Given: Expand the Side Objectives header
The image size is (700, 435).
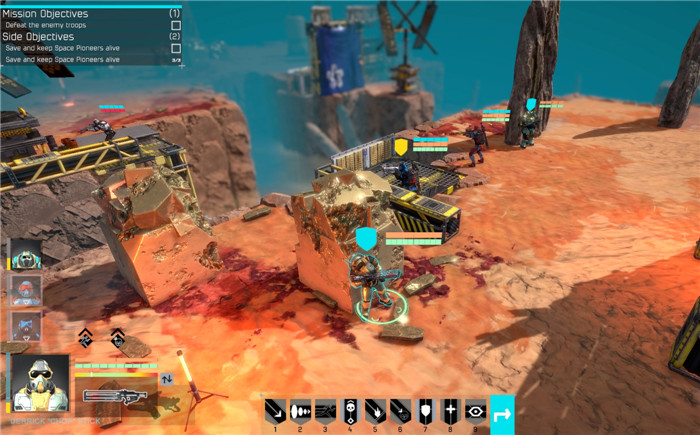Looking at the screenshot, I should (39, 36).
